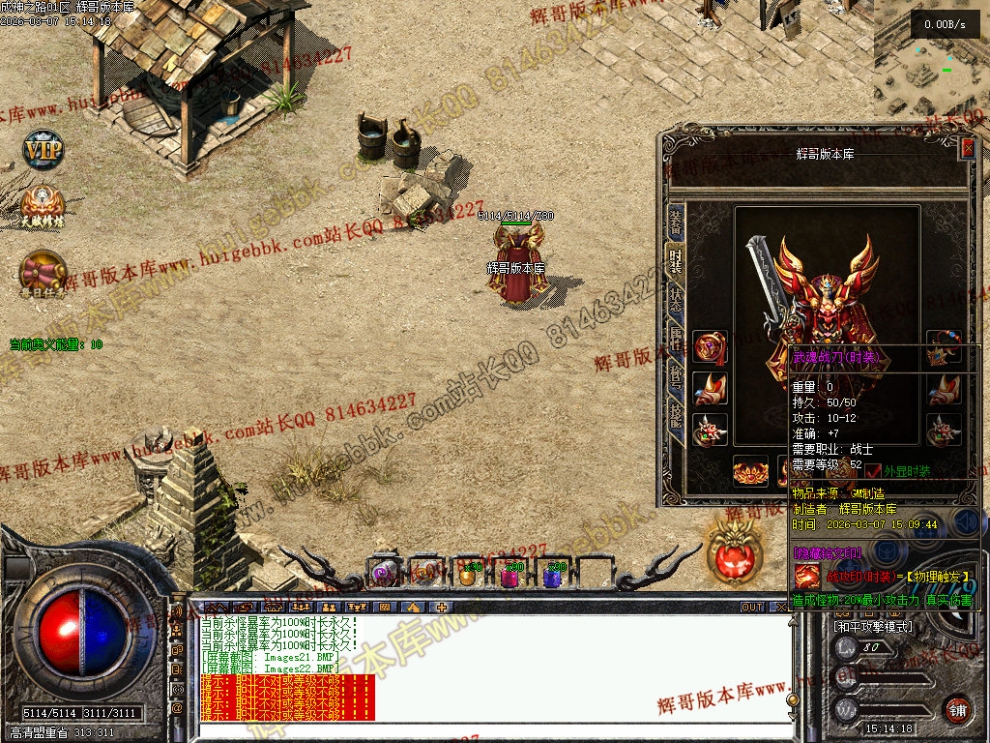Select the red tassel medallion equipment slot
This screenshot has height=743, width=990.
[710, 345]
